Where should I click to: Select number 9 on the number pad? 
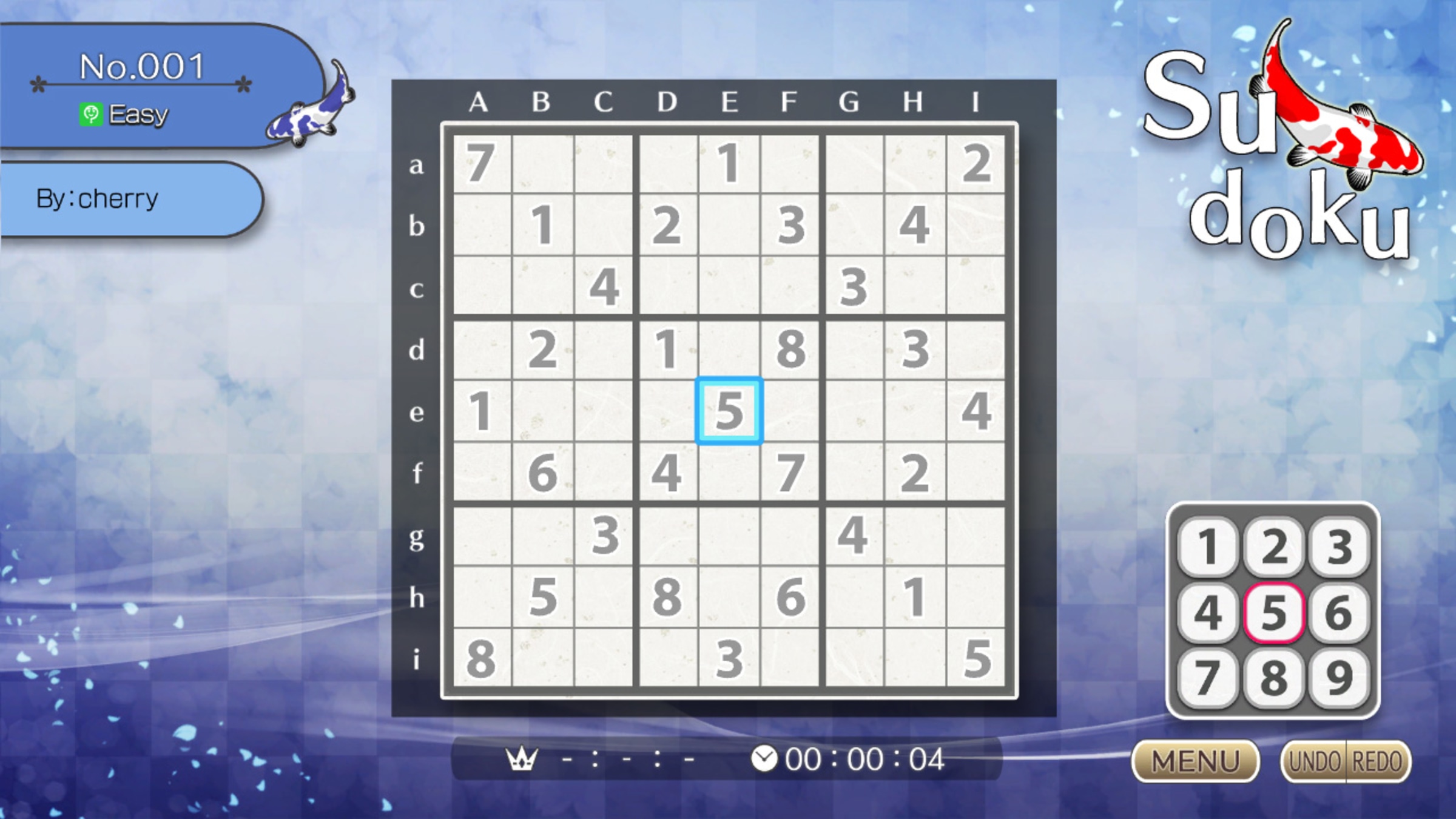1339,676
